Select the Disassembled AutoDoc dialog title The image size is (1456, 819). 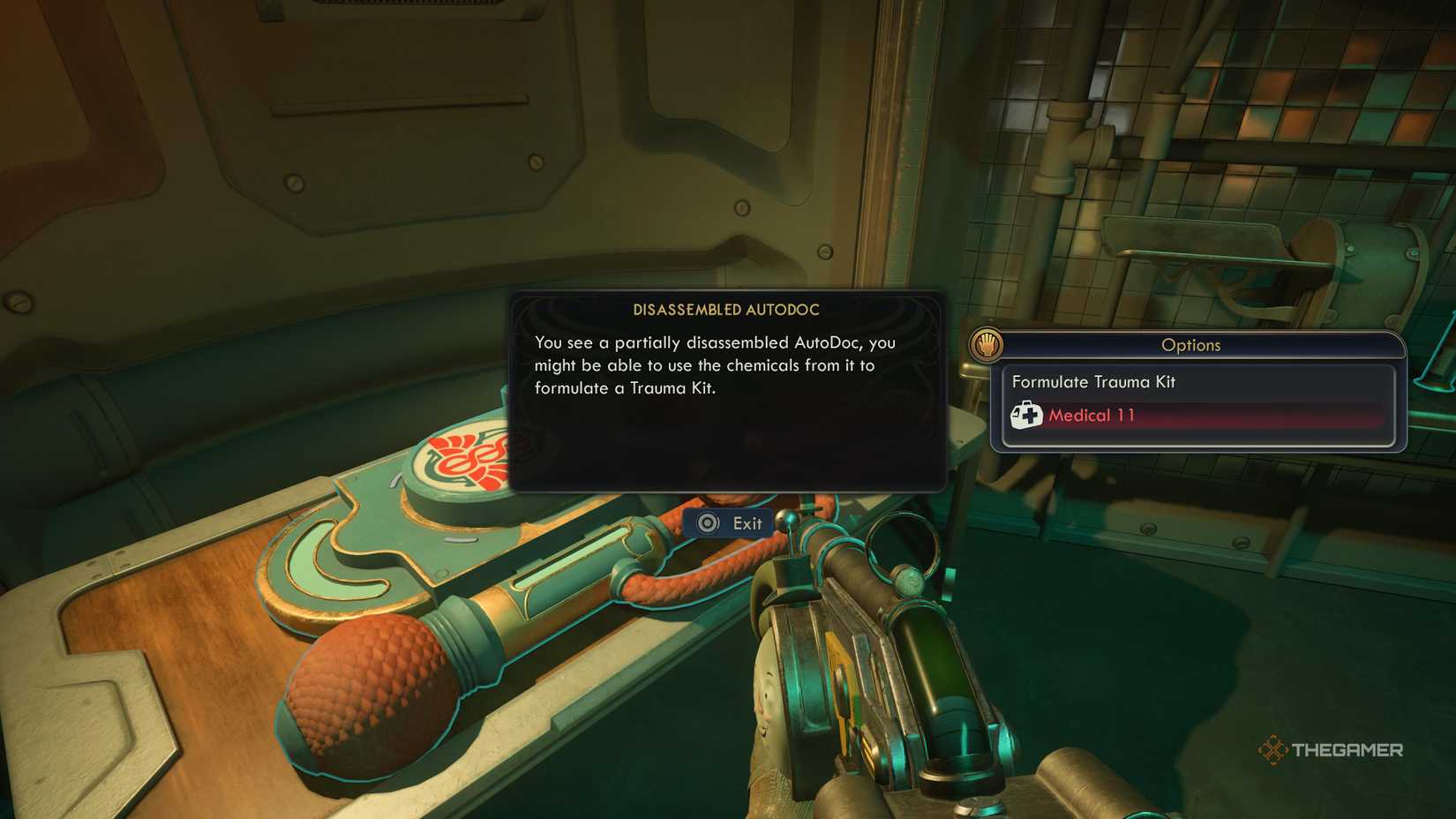pyautogui.click(x=725, y=310)
